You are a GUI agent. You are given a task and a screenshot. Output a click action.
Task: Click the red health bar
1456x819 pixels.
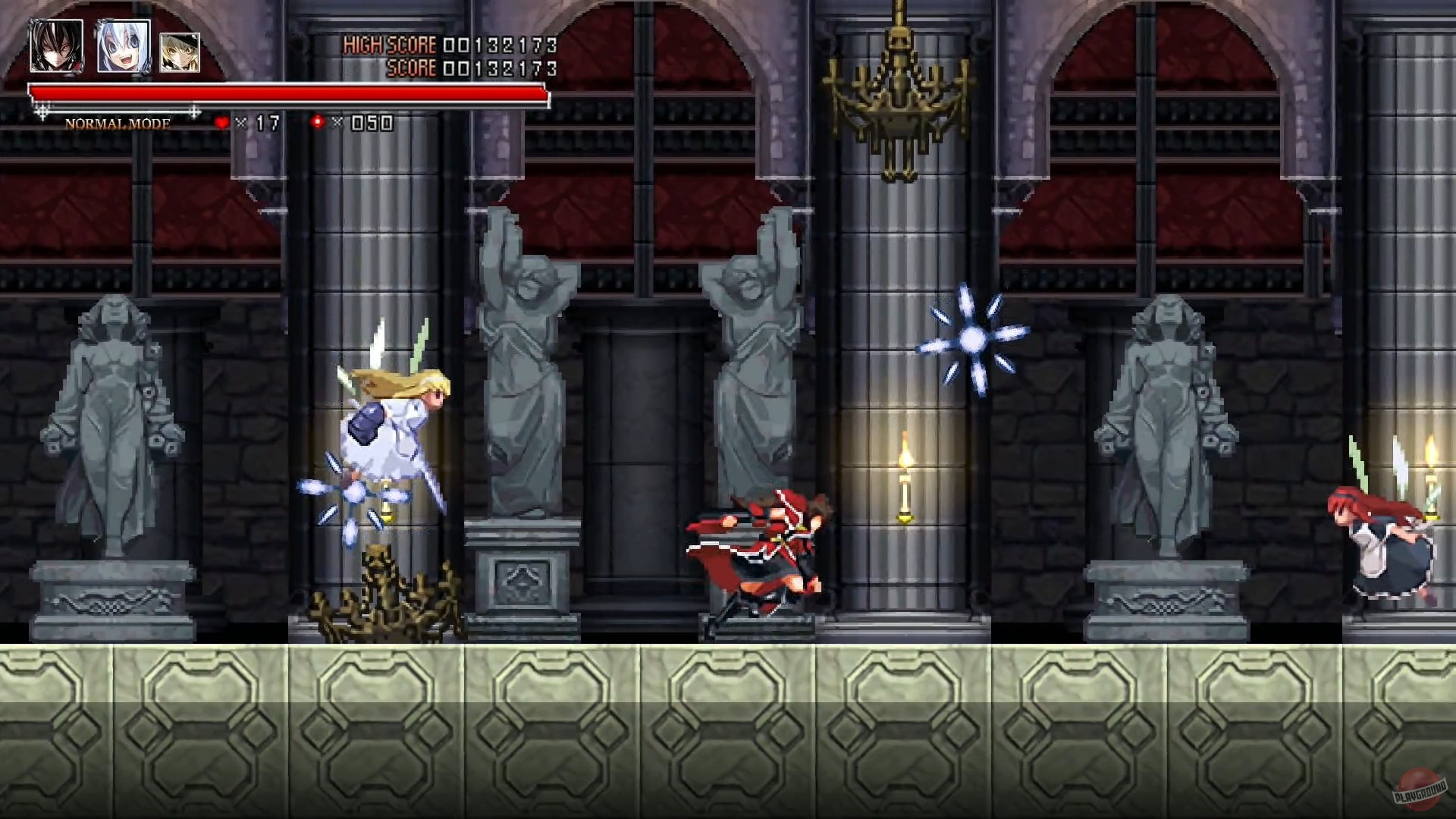click(x=288, y=94)
